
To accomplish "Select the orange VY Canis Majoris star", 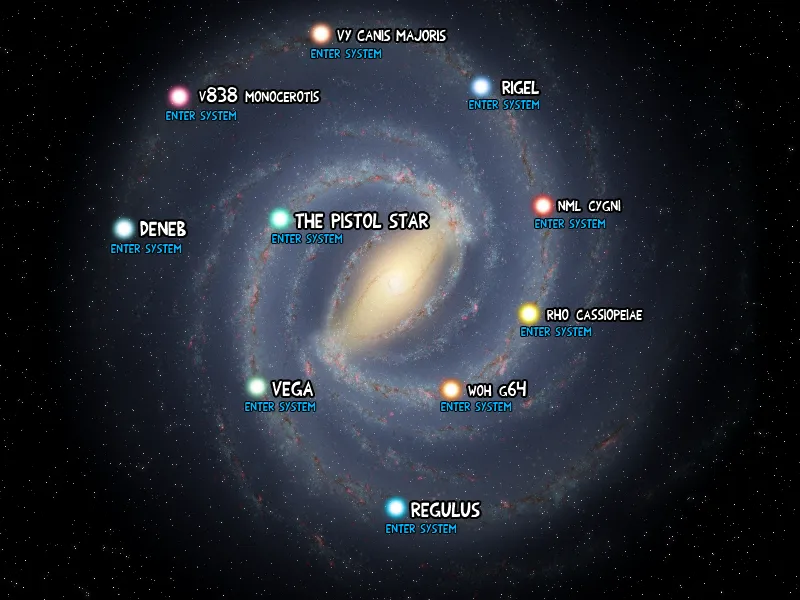I will coord(321,35).
